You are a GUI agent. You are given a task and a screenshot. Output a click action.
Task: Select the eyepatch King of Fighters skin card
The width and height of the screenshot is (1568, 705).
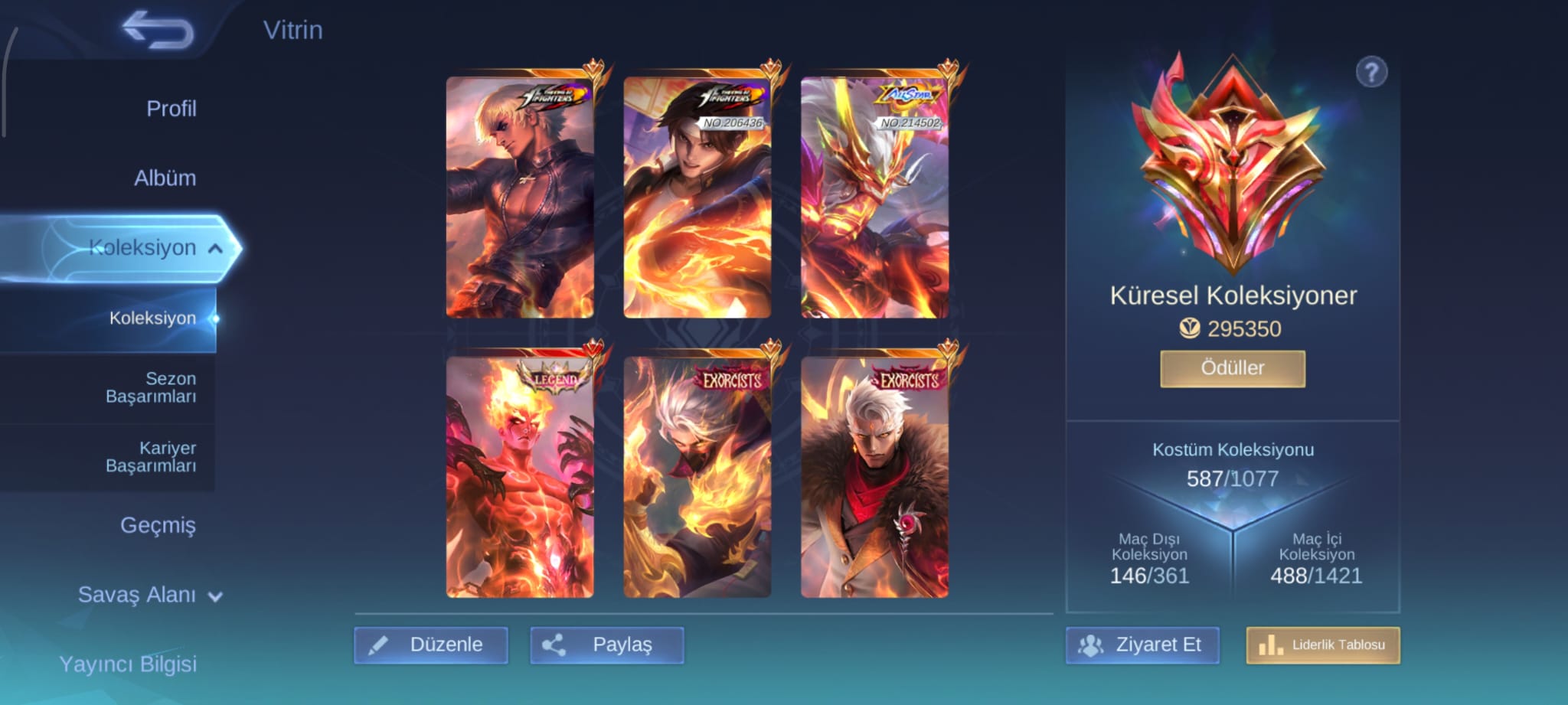(520, 197)
